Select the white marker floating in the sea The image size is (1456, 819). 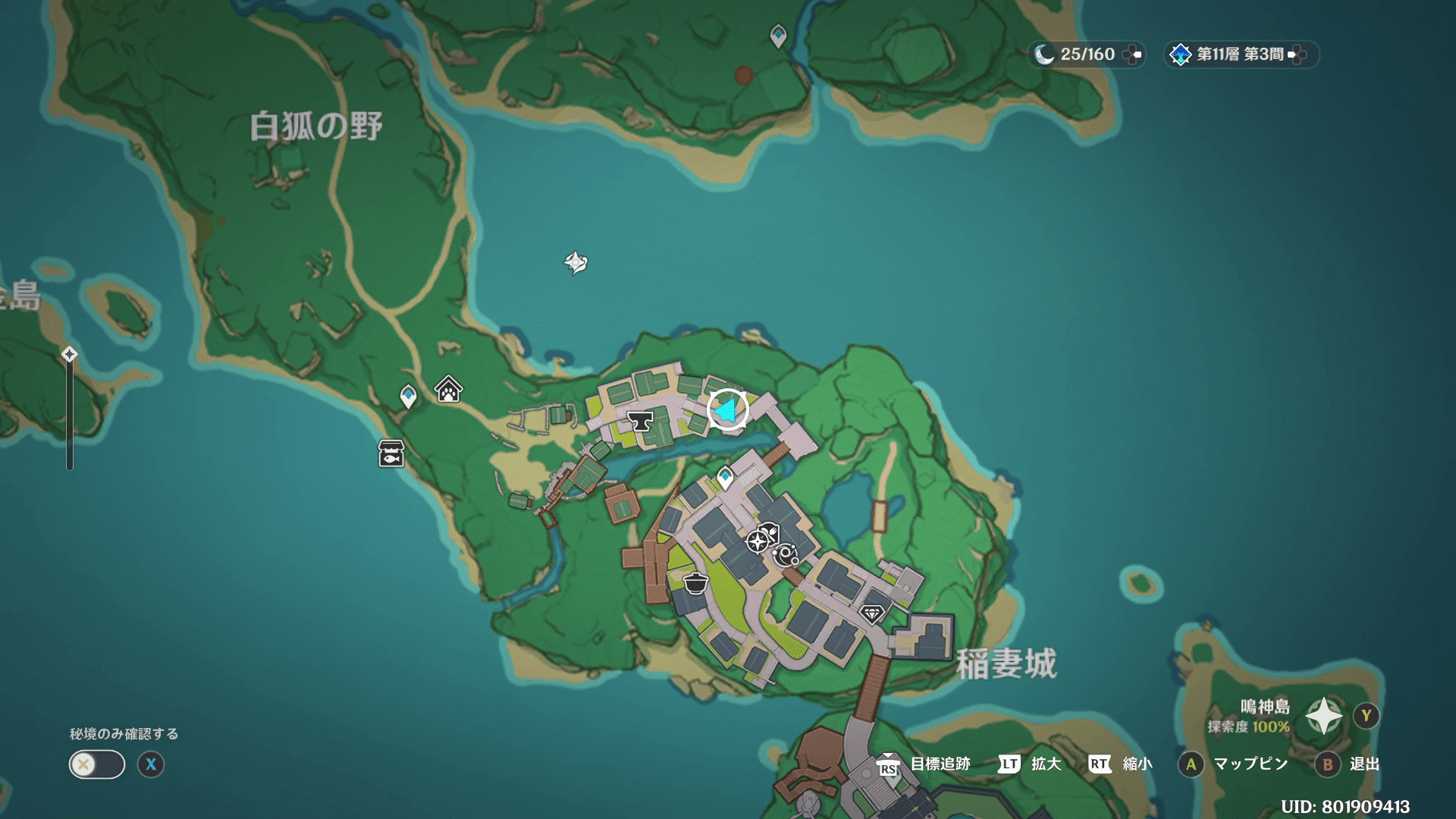pyautogui.click(x=576, y=263)
